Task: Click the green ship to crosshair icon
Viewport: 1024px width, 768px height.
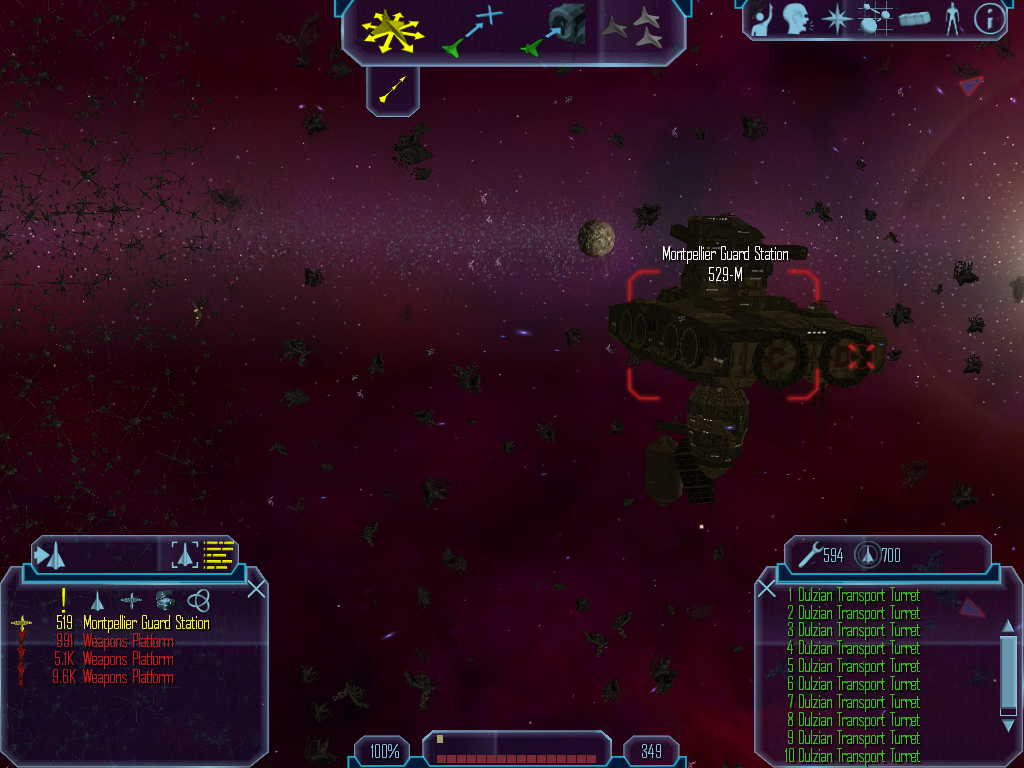Action: click(471, 30)
